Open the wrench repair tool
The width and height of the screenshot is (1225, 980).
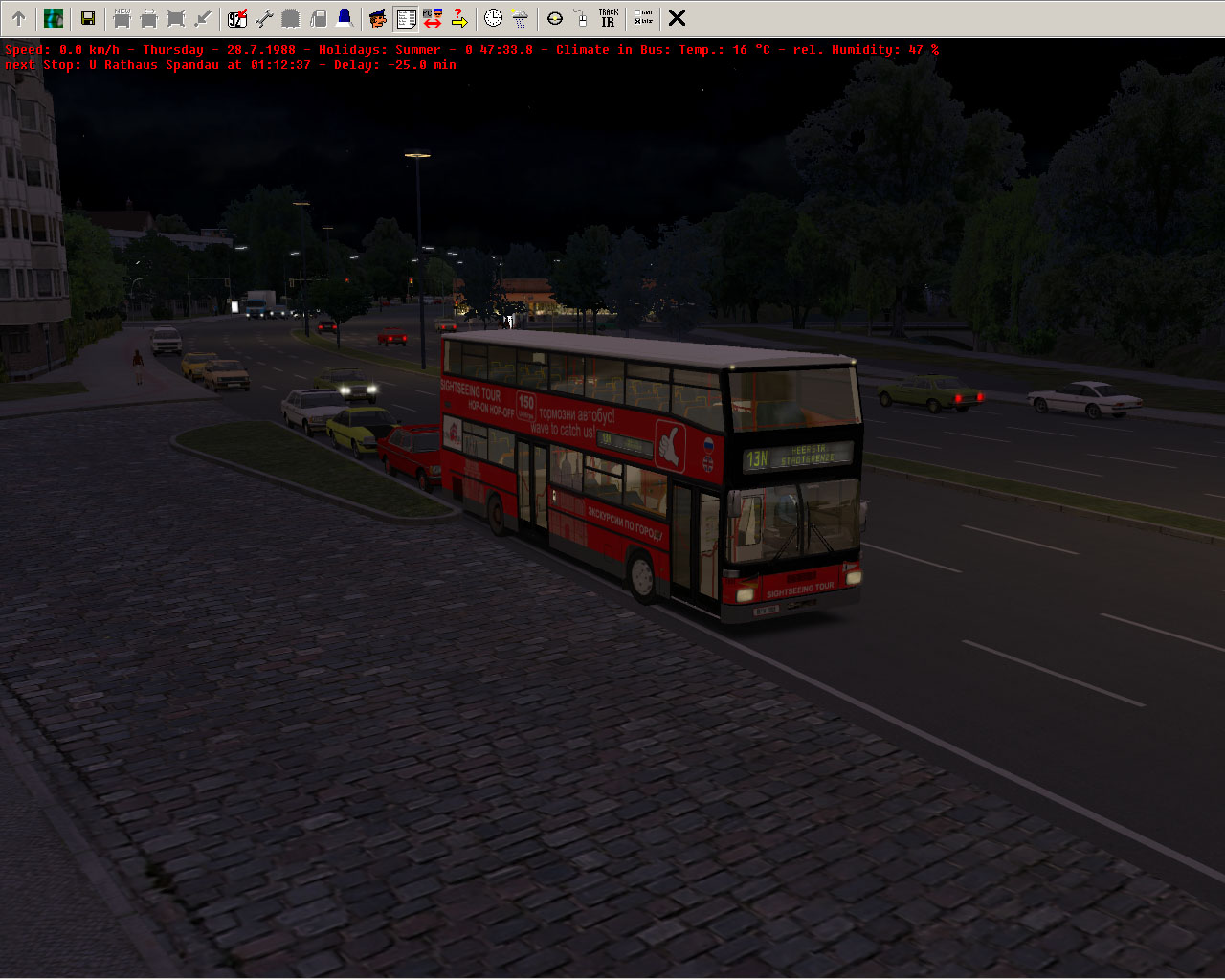(x=264, y=18)
